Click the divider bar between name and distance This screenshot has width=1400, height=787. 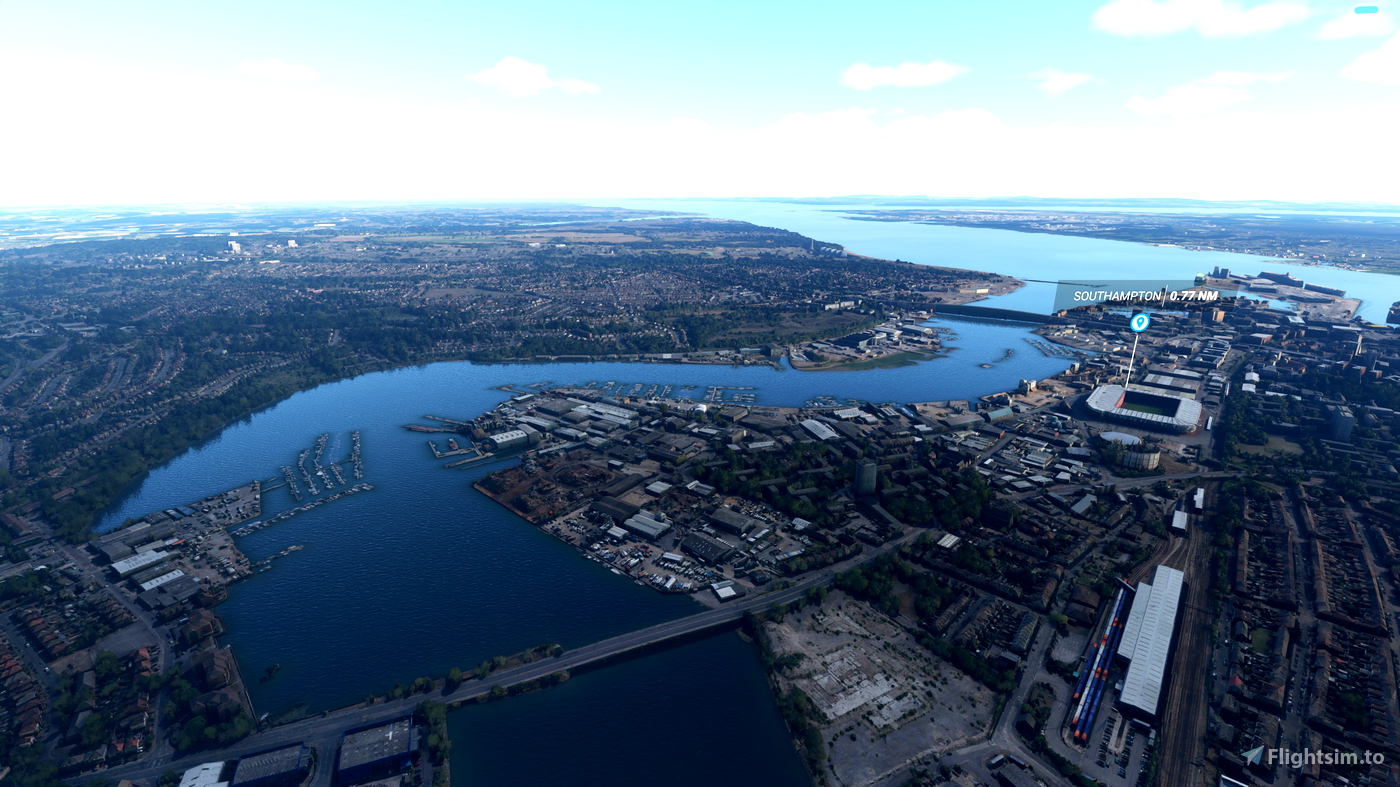(1164, 293)
